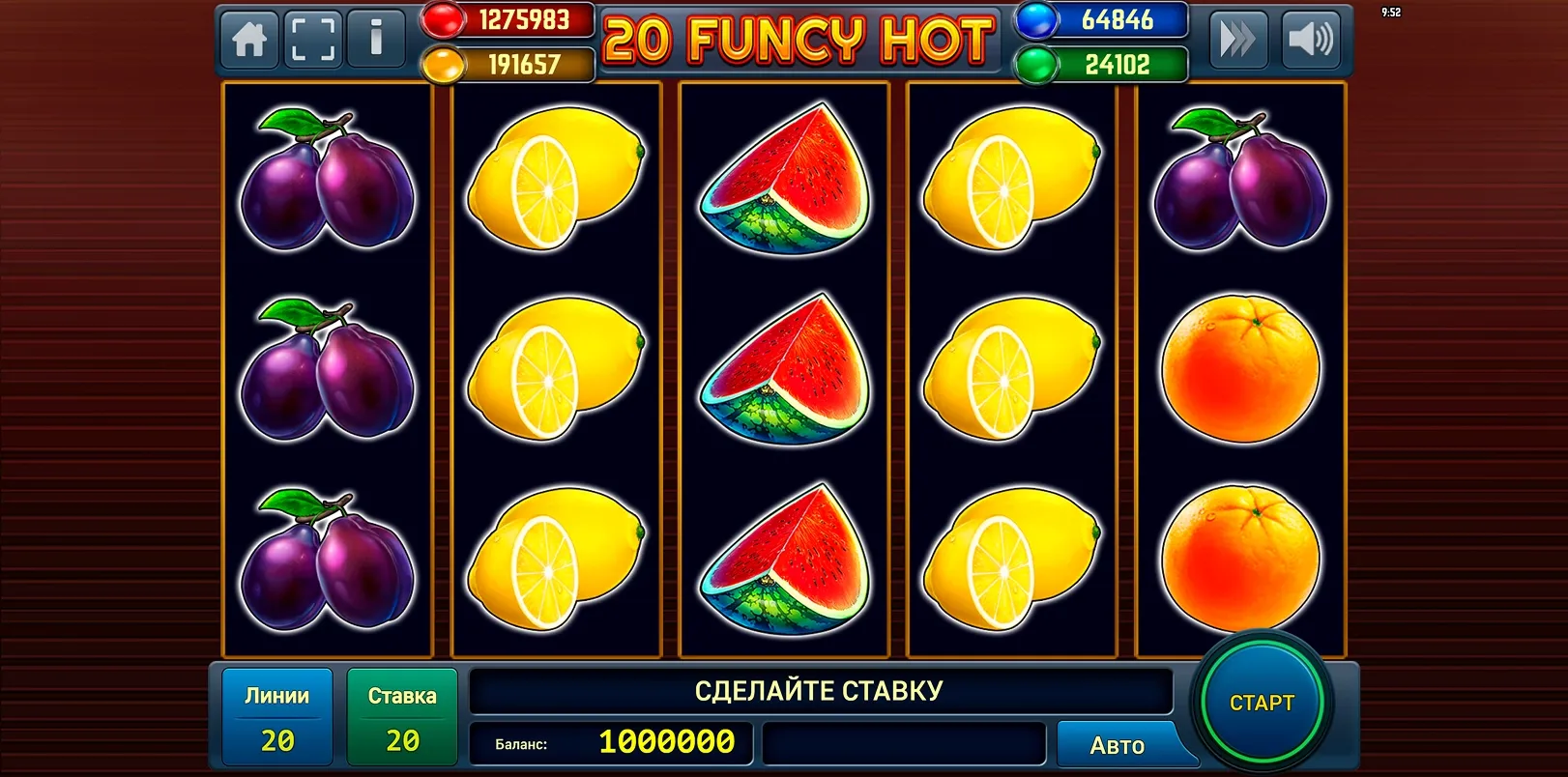Enable autoplay via the Авто button

tap(1119, 745)
